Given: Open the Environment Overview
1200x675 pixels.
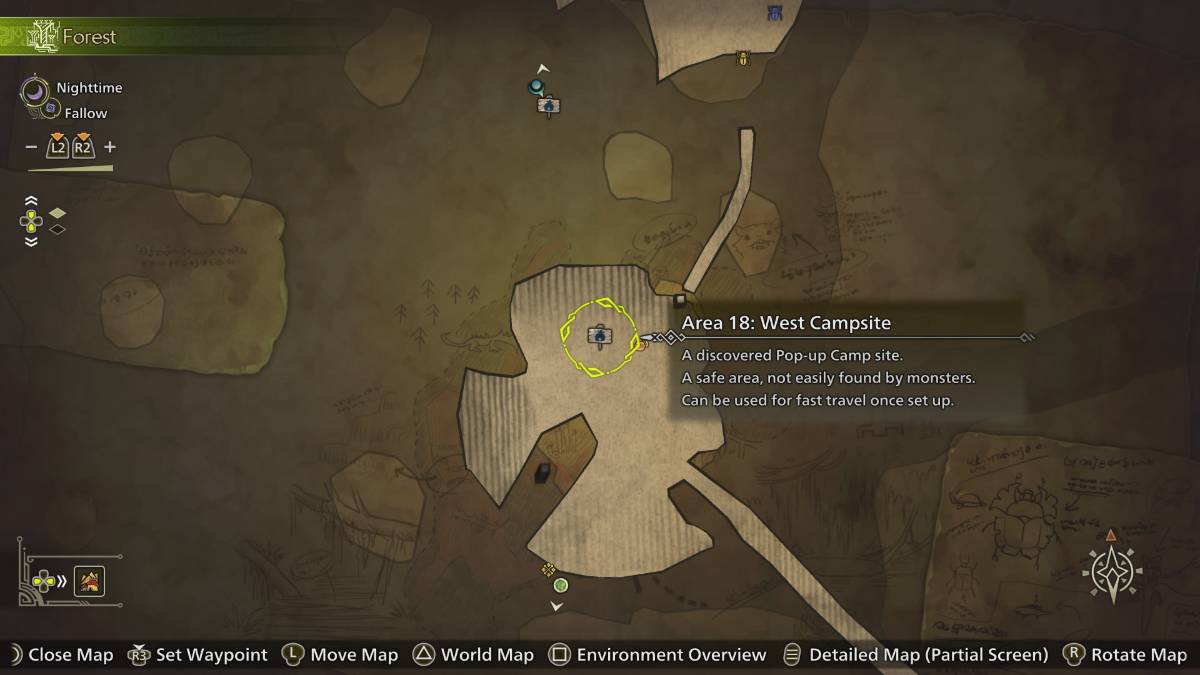Looking at the screenshot, I should (671, 655).
